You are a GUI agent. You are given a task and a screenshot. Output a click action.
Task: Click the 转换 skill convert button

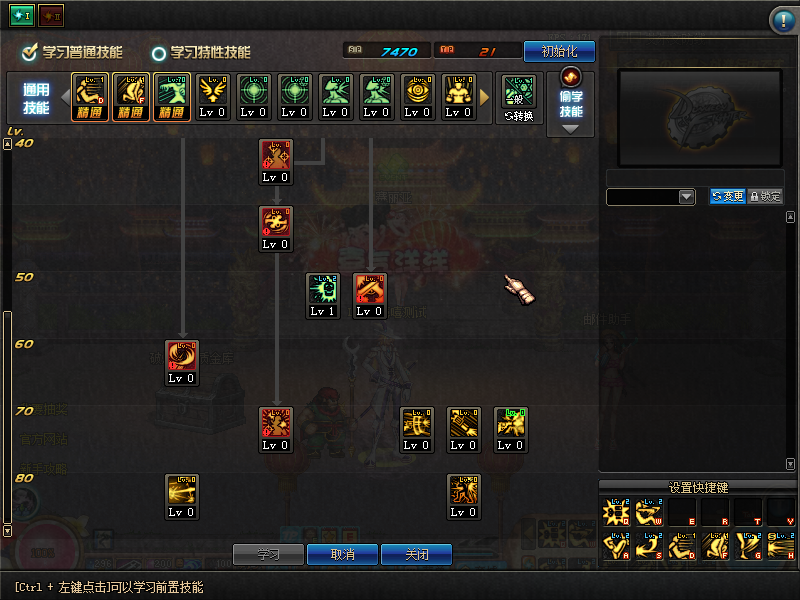tap(518, 98)
